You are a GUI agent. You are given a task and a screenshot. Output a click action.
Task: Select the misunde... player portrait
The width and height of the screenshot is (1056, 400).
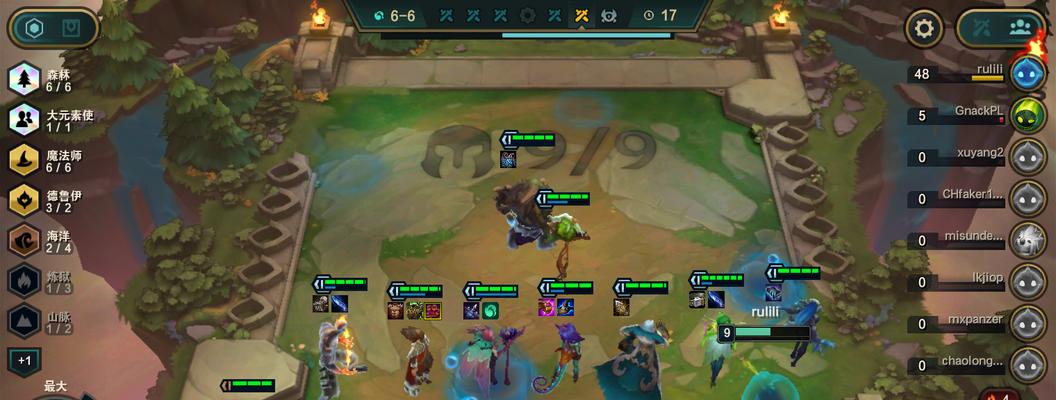[1027, 240]
